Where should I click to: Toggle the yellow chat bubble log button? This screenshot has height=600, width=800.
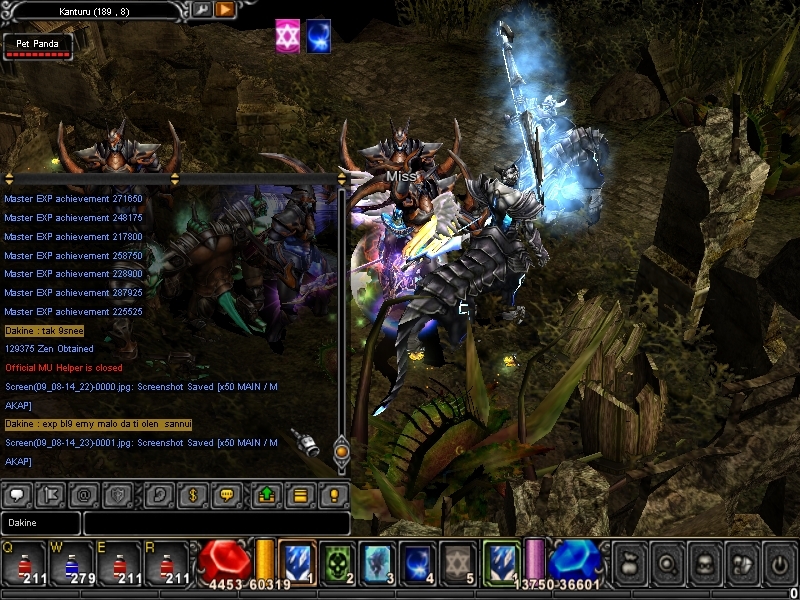[226, 494]
